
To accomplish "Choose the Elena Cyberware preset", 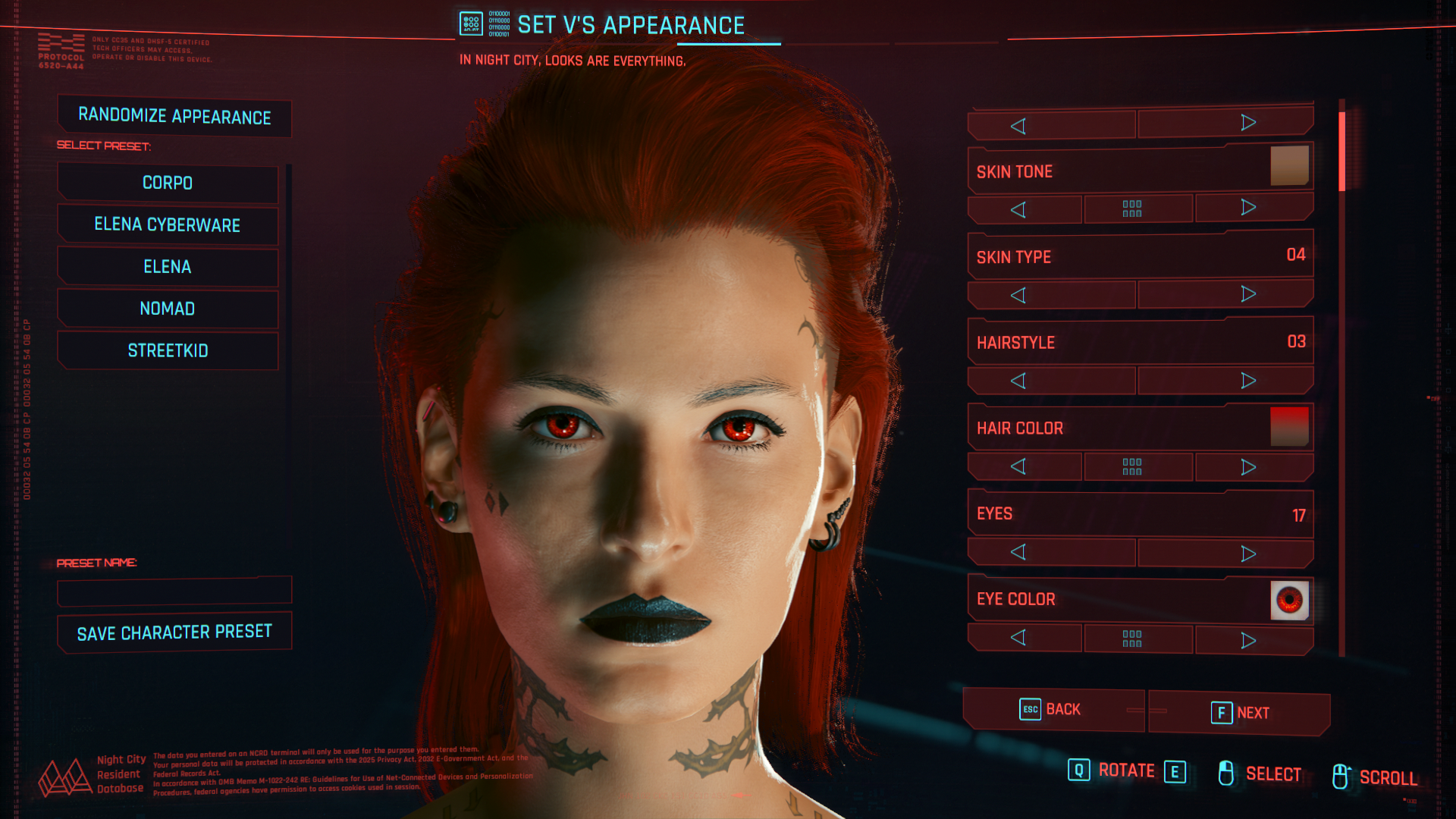I will tap(168, 225).
